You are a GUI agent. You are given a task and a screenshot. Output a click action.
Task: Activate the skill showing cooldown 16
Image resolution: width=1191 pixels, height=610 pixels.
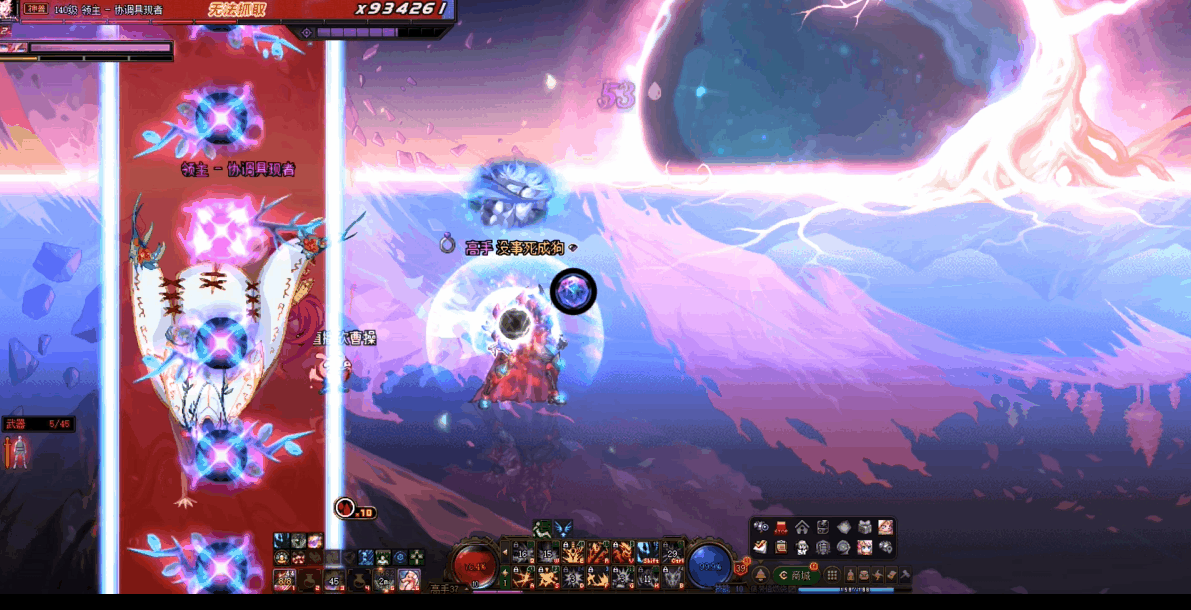(522, 553)
